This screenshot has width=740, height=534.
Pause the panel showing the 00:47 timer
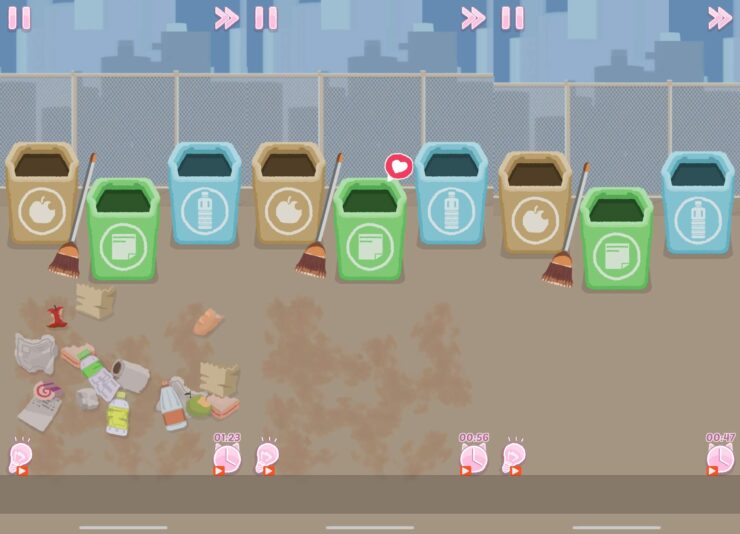(512, 18)
